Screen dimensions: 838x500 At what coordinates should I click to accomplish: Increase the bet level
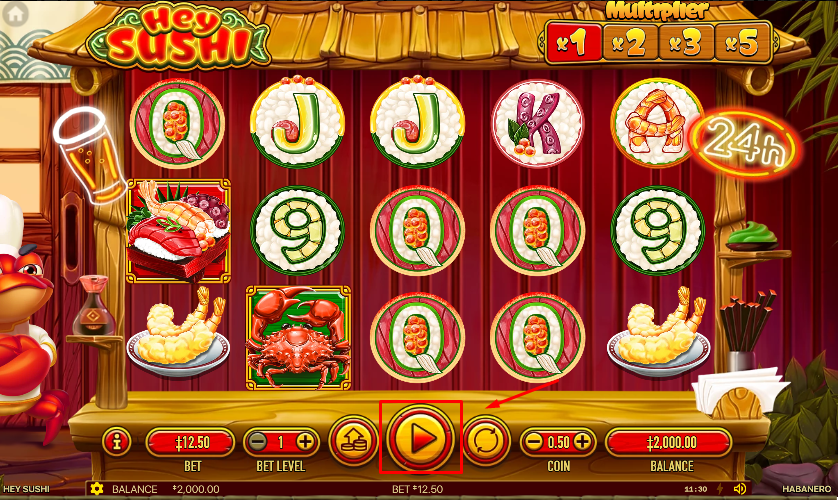[305, 441]
